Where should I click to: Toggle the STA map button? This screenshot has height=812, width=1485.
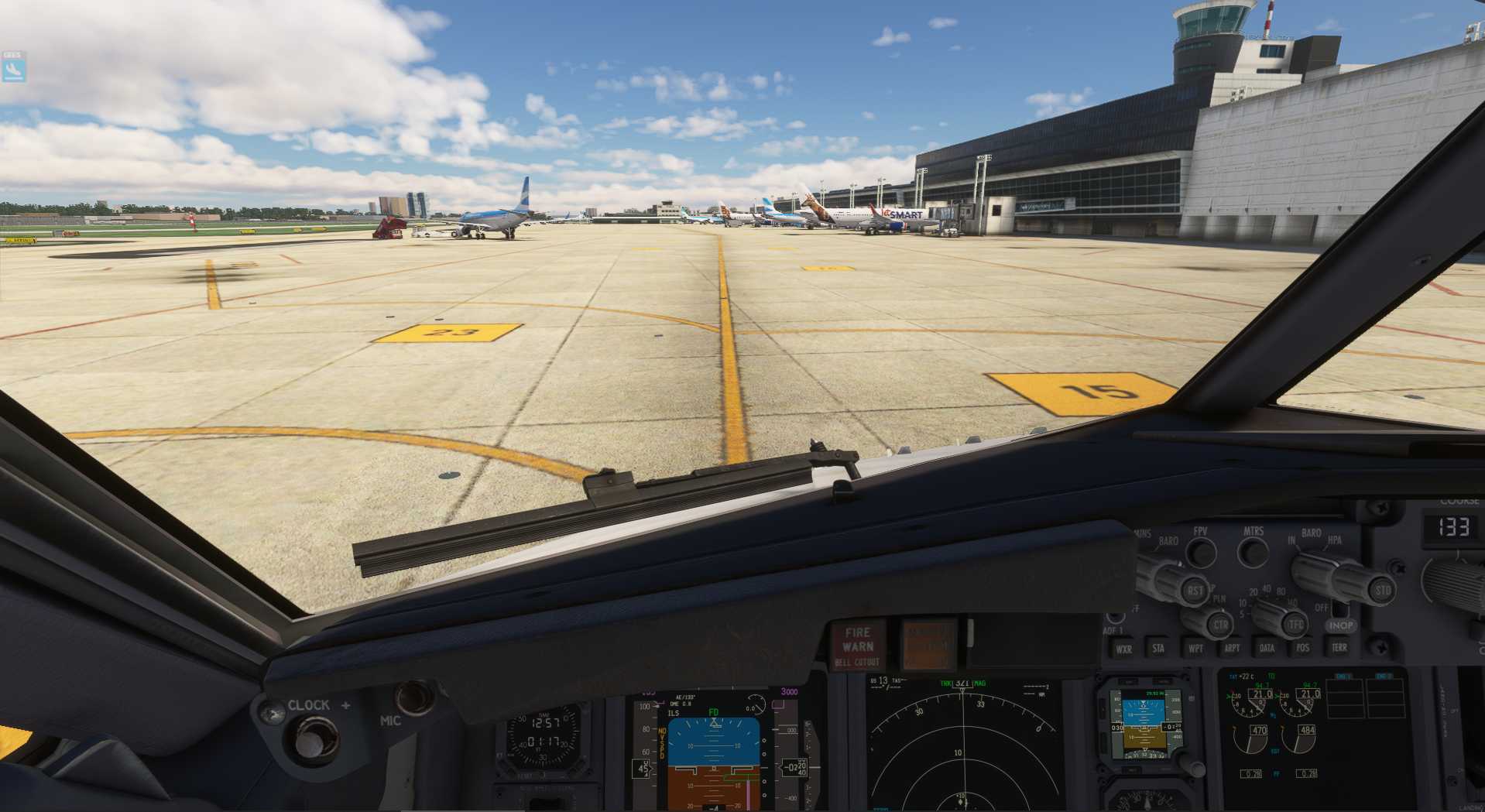[x=1158, y=649]
